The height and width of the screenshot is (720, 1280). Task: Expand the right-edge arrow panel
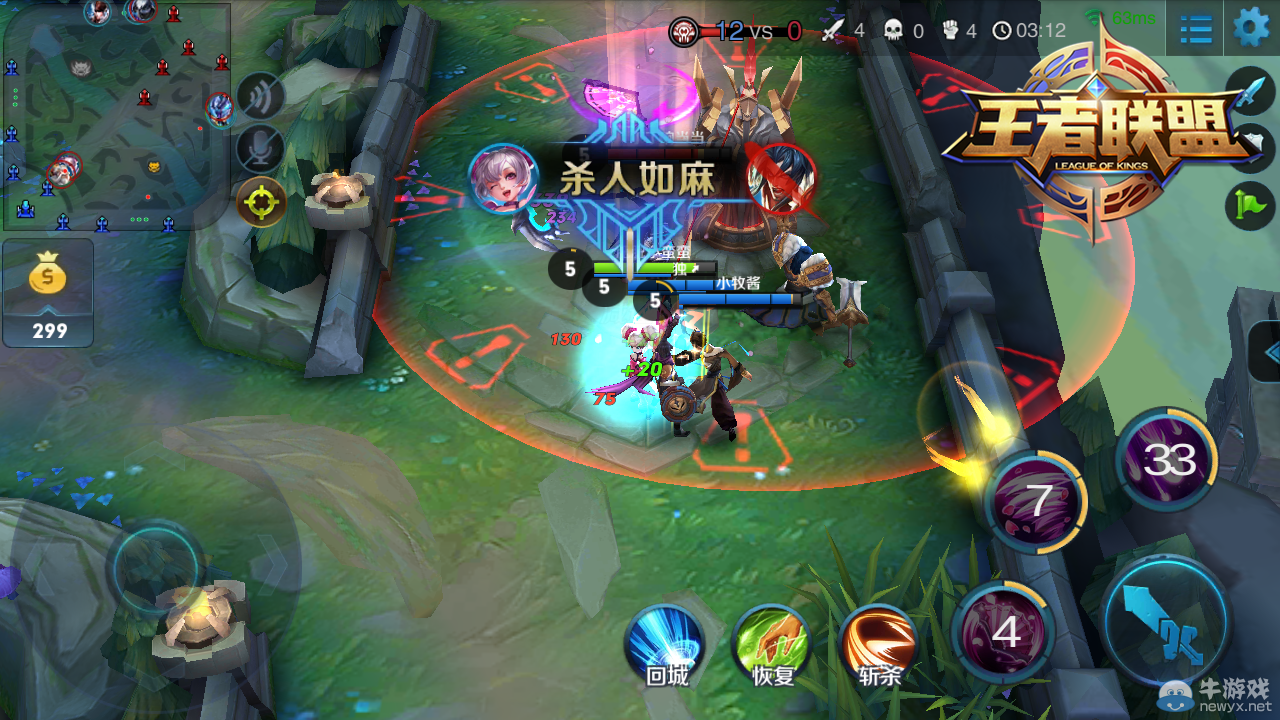click(x=1267, y=352)
